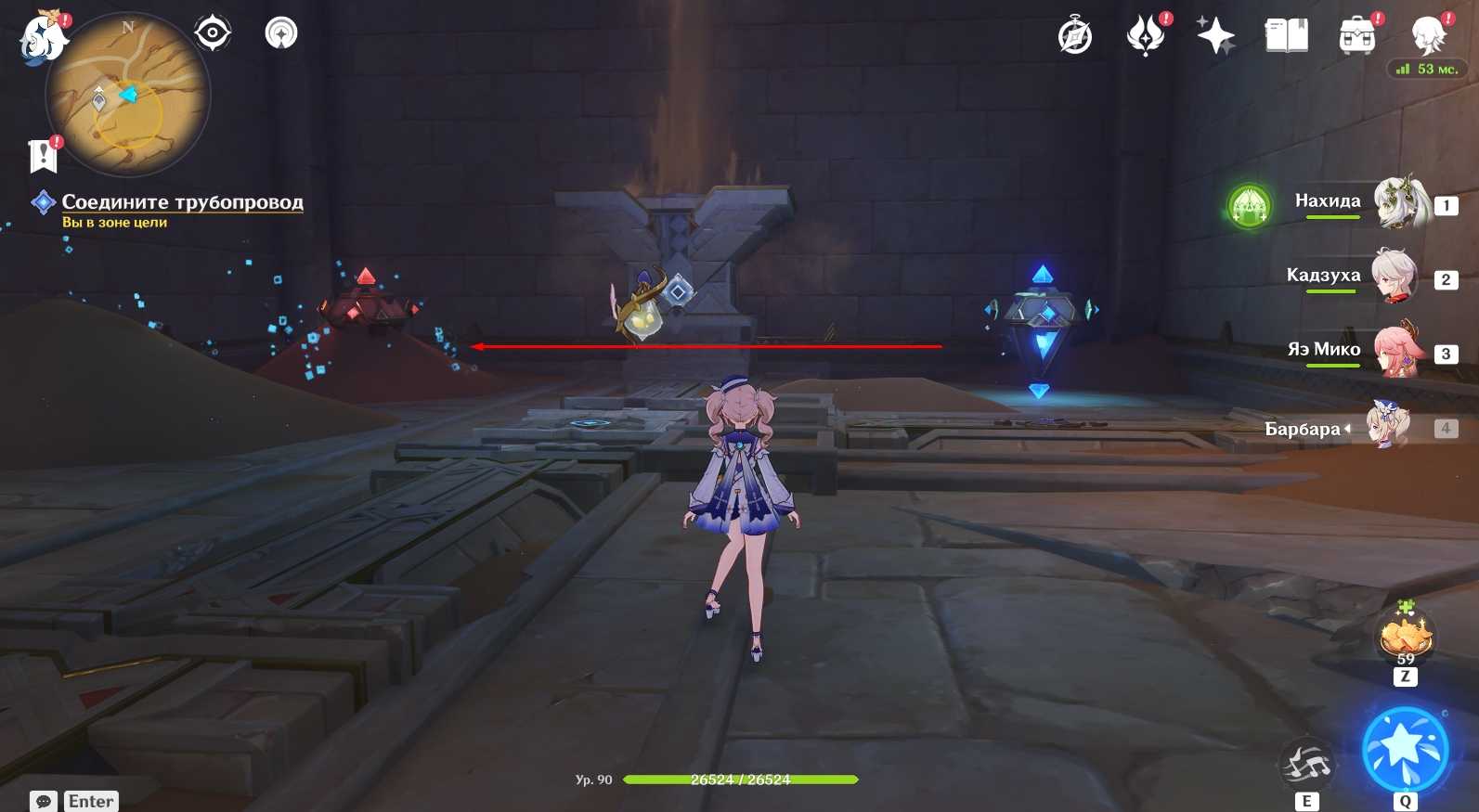The height and width of the screenshot is (812, 1479).
Task: Open the wish star icon
Action: pyautogui.click(x=1215, y=36)
